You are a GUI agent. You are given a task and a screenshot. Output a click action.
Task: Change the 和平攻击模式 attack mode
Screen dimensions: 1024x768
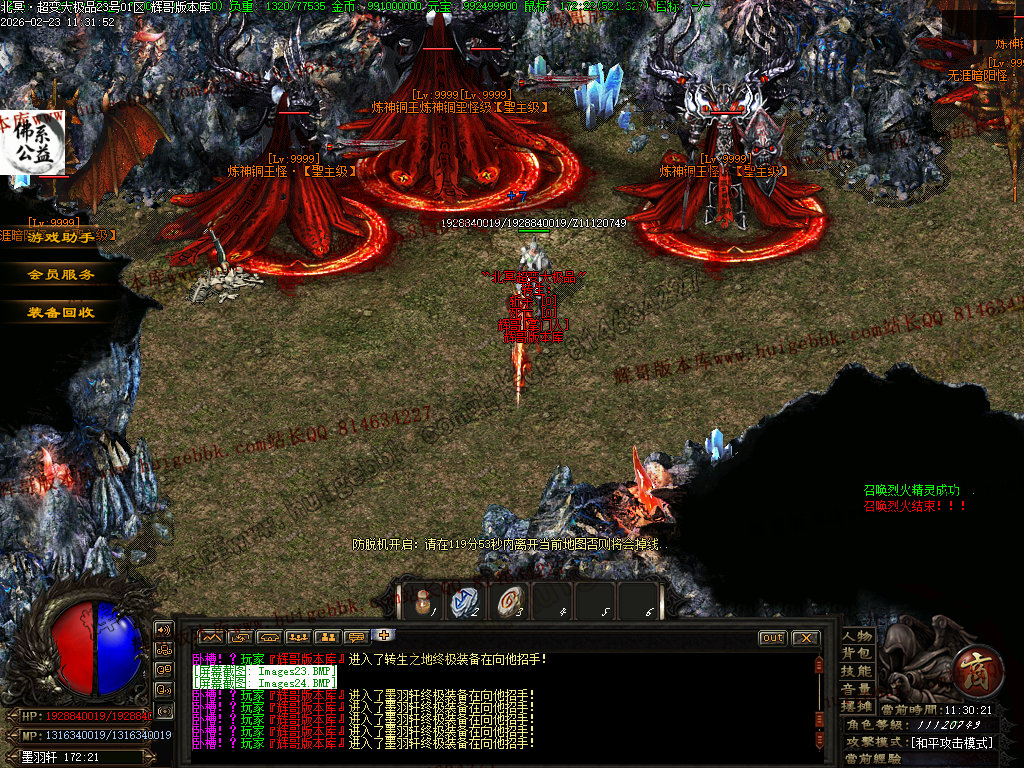[x=950, y=742]
